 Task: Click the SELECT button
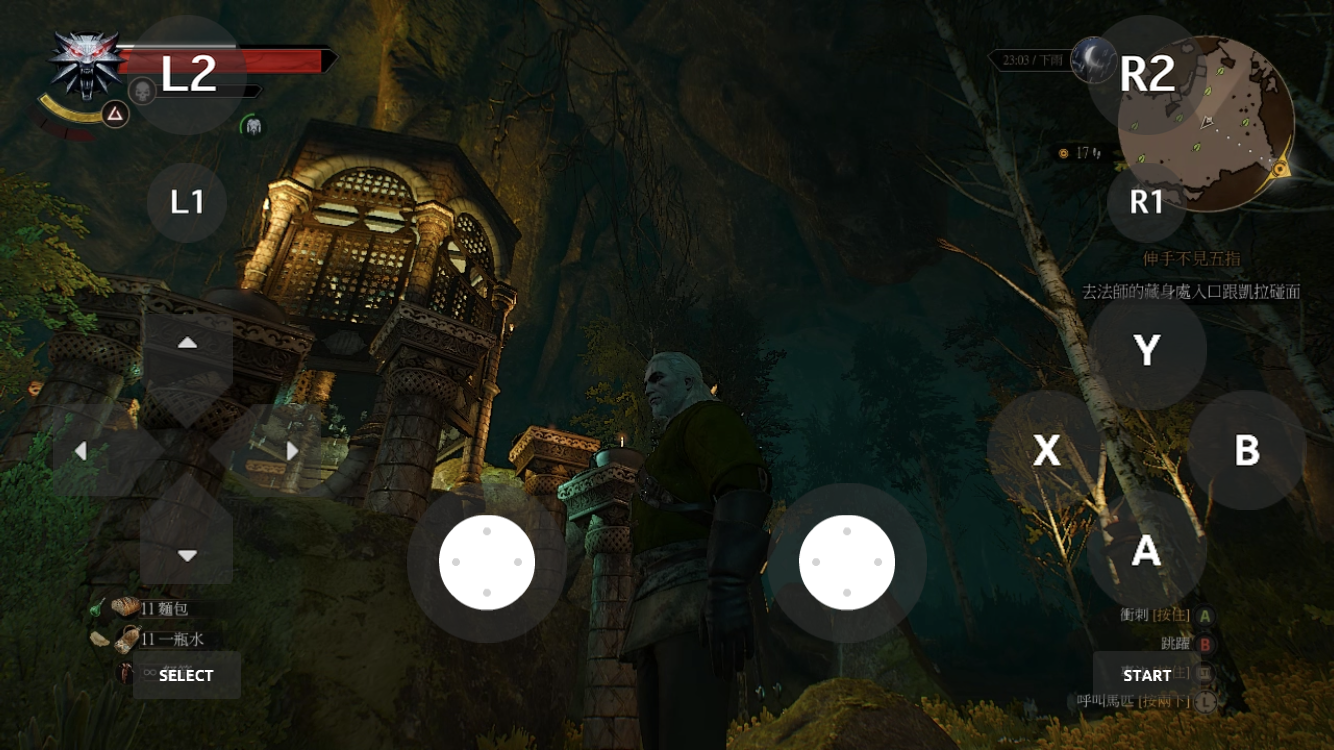(x=186, y=675)
